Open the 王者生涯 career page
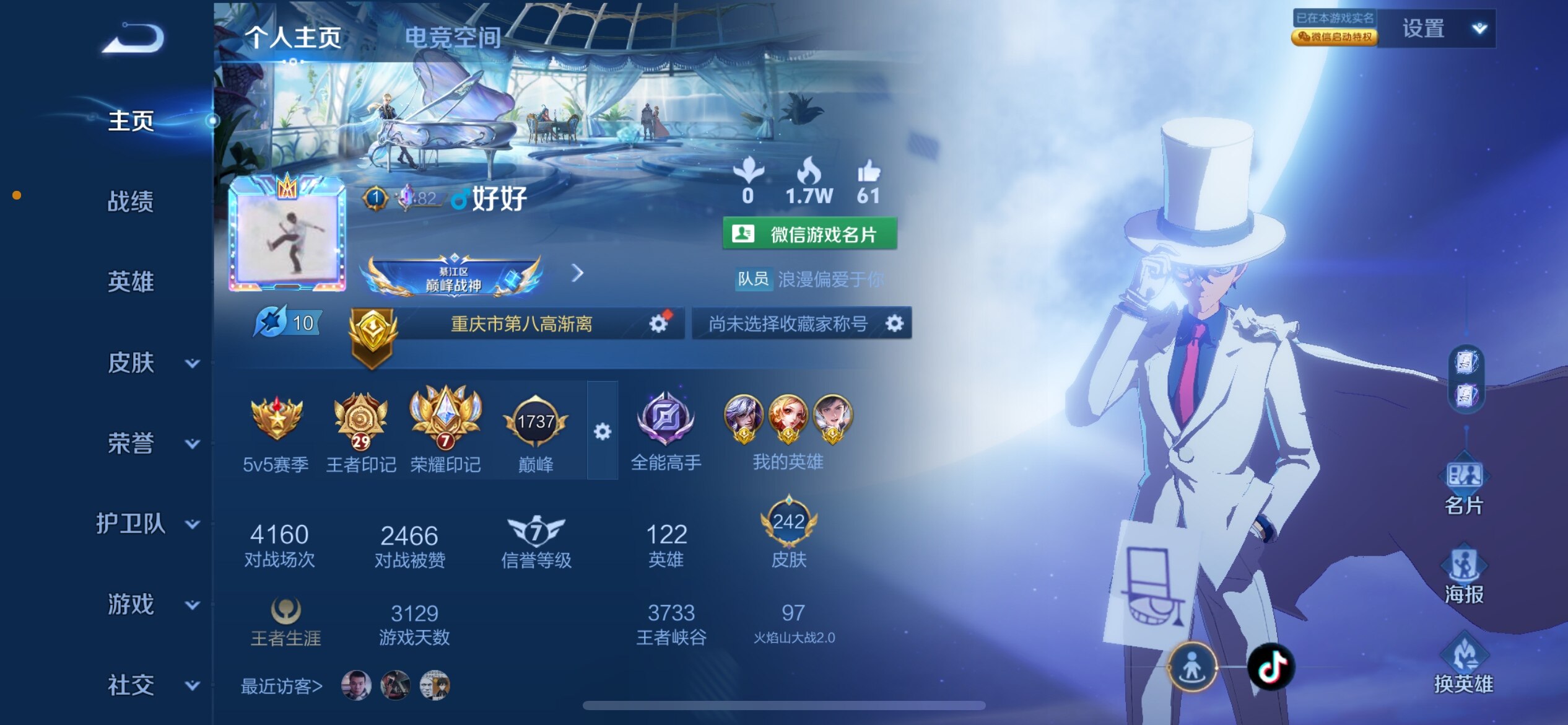Viewport: 1568px width, 725px height. (285, 623)
